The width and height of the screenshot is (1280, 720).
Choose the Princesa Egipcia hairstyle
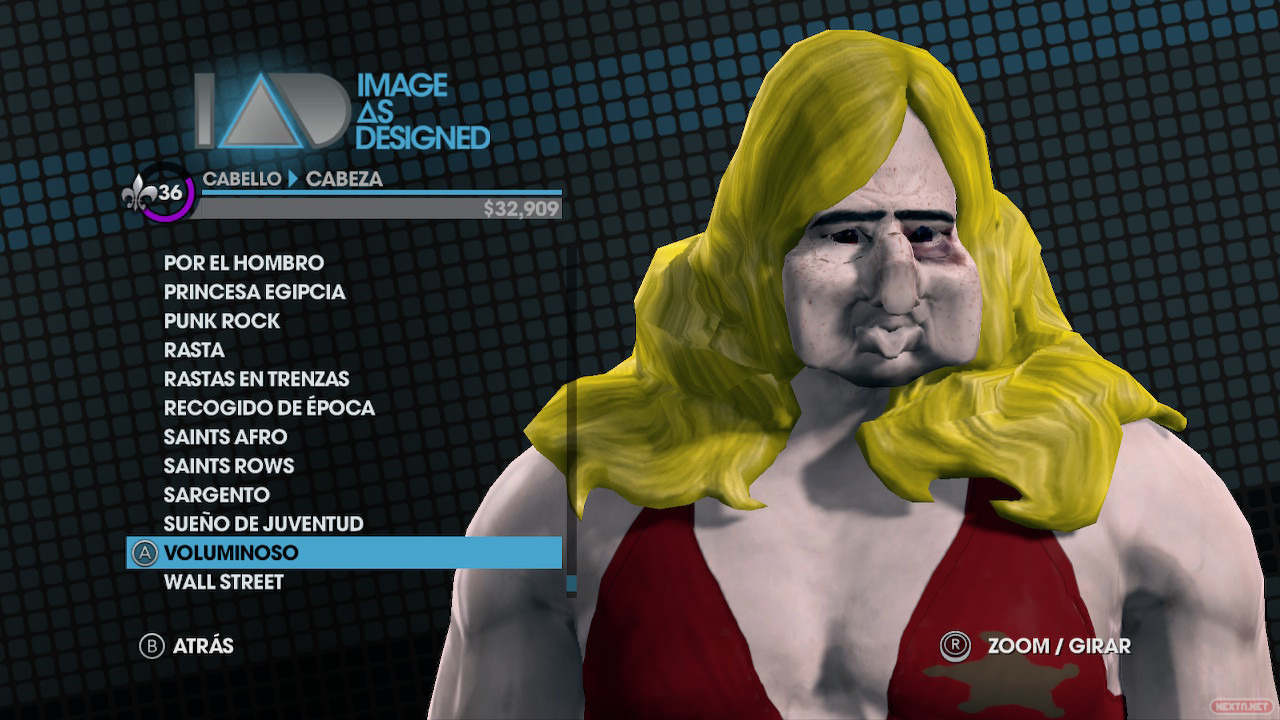pyautogui.click(x=254, y=292)
